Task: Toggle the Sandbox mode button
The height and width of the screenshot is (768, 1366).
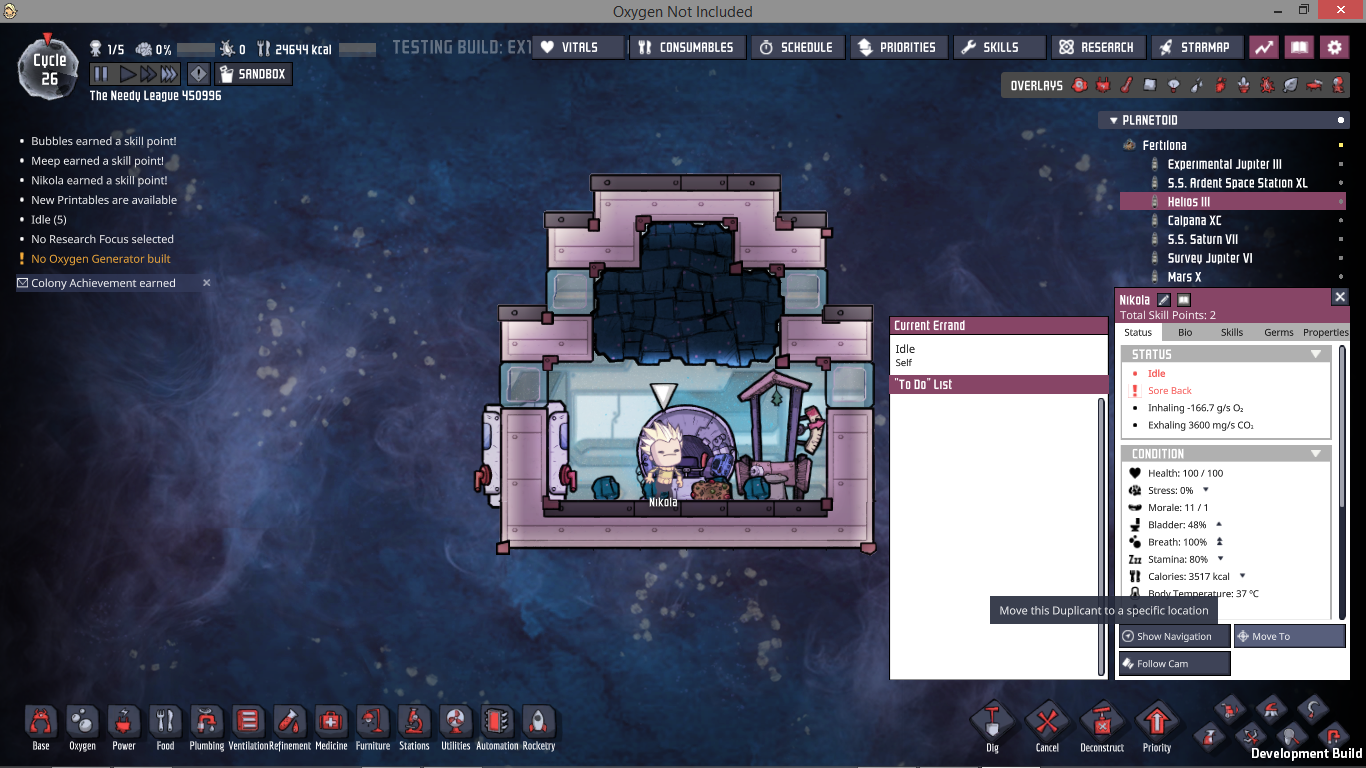Action: click(252, 74)
